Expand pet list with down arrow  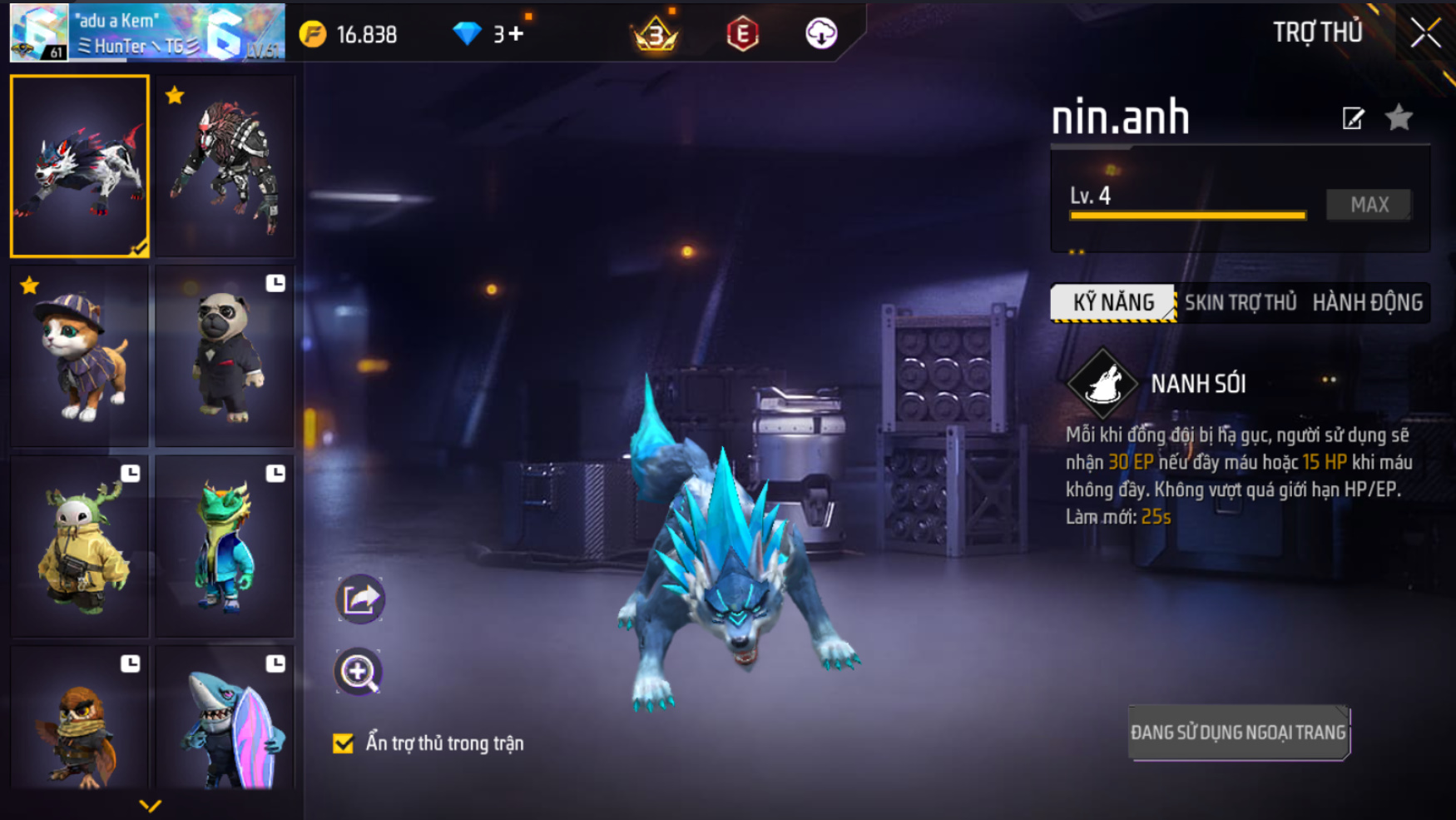click(150, 805)
